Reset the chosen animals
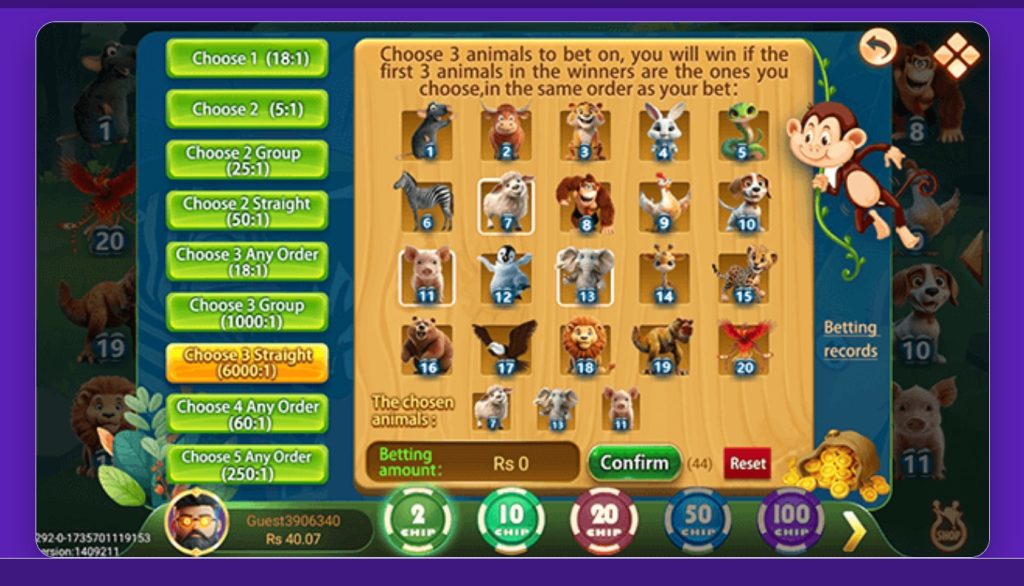The width and height of the screenshot is (1024, 586). [x=747, y=463]
